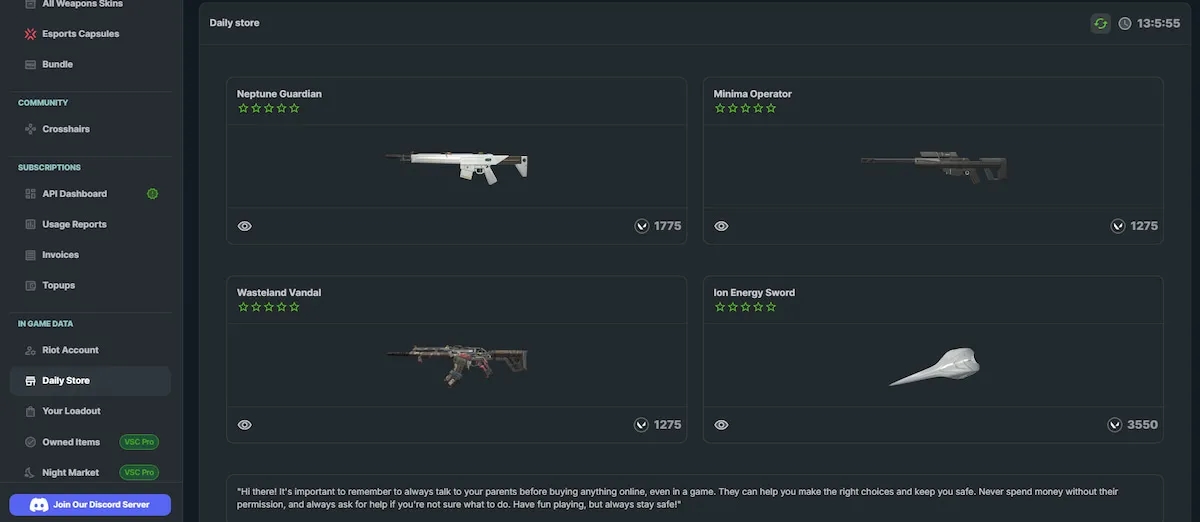This screenshot has height=522, width=1200.
Task: Open Owned Items
Action: coord(71,442)
